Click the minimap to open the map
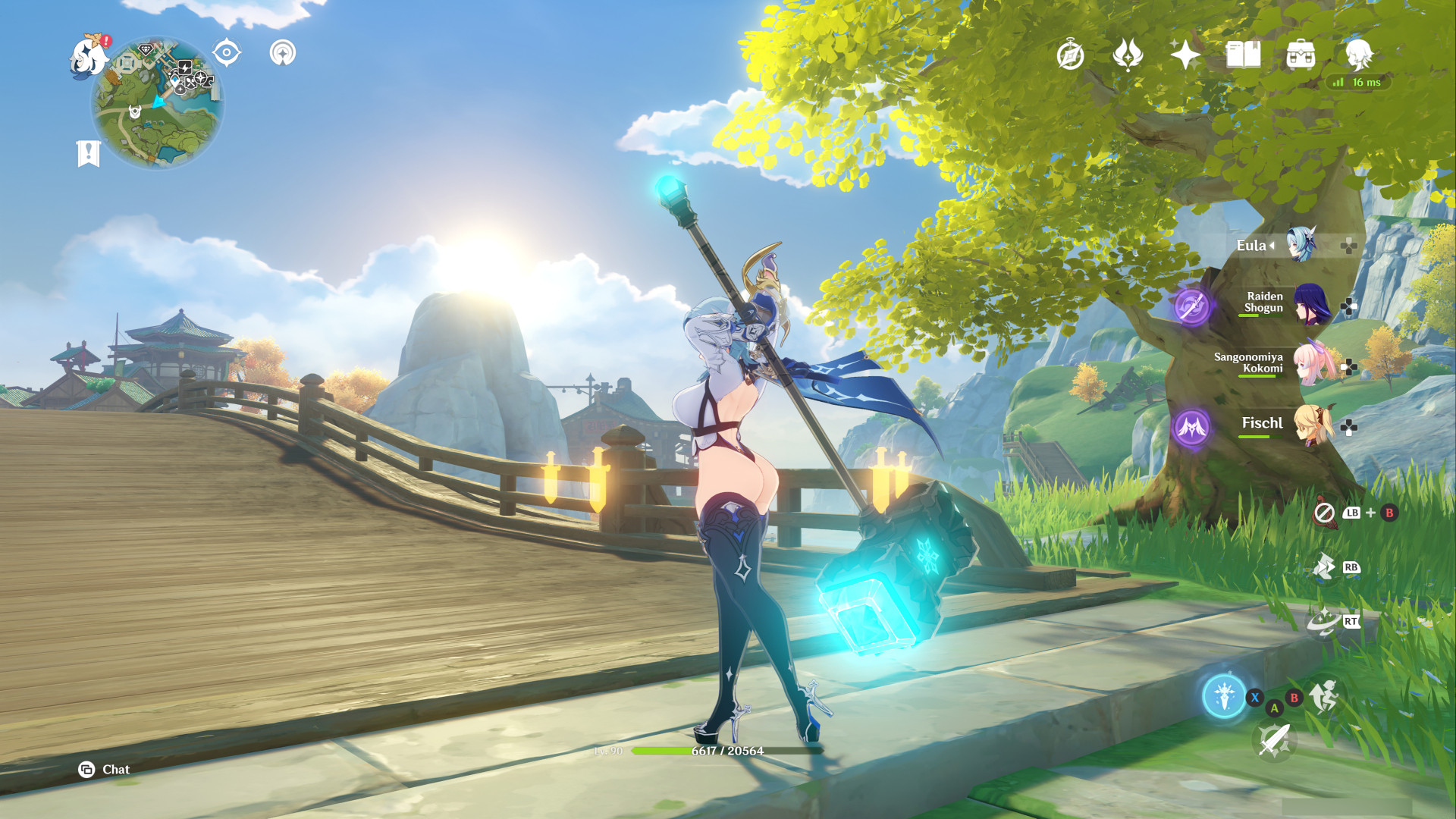The width and height of the screenshot is (1456, 819). 159,102
